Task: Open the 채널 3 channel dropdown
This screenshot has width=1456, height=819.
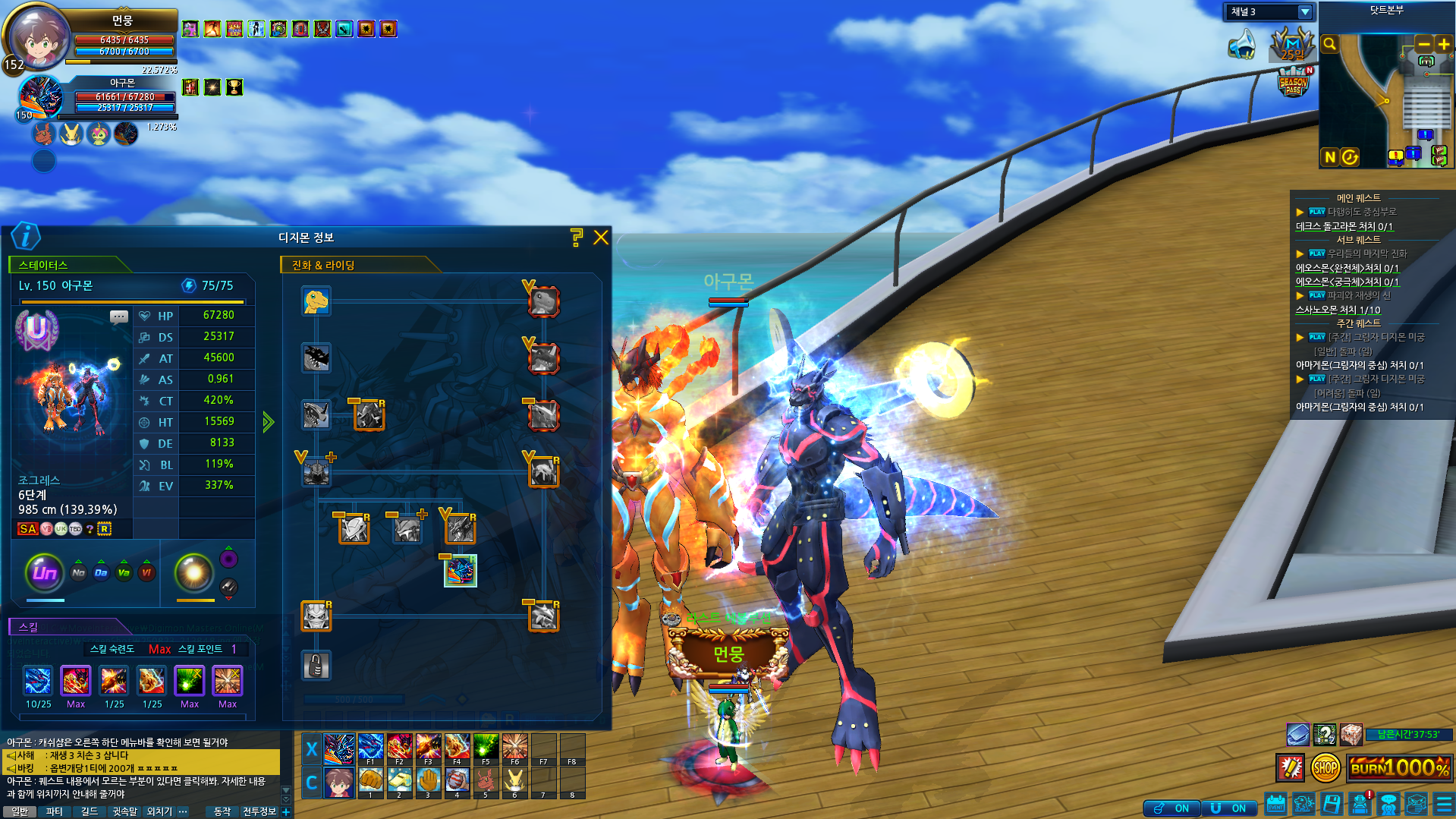Action: coord(1304,12)
